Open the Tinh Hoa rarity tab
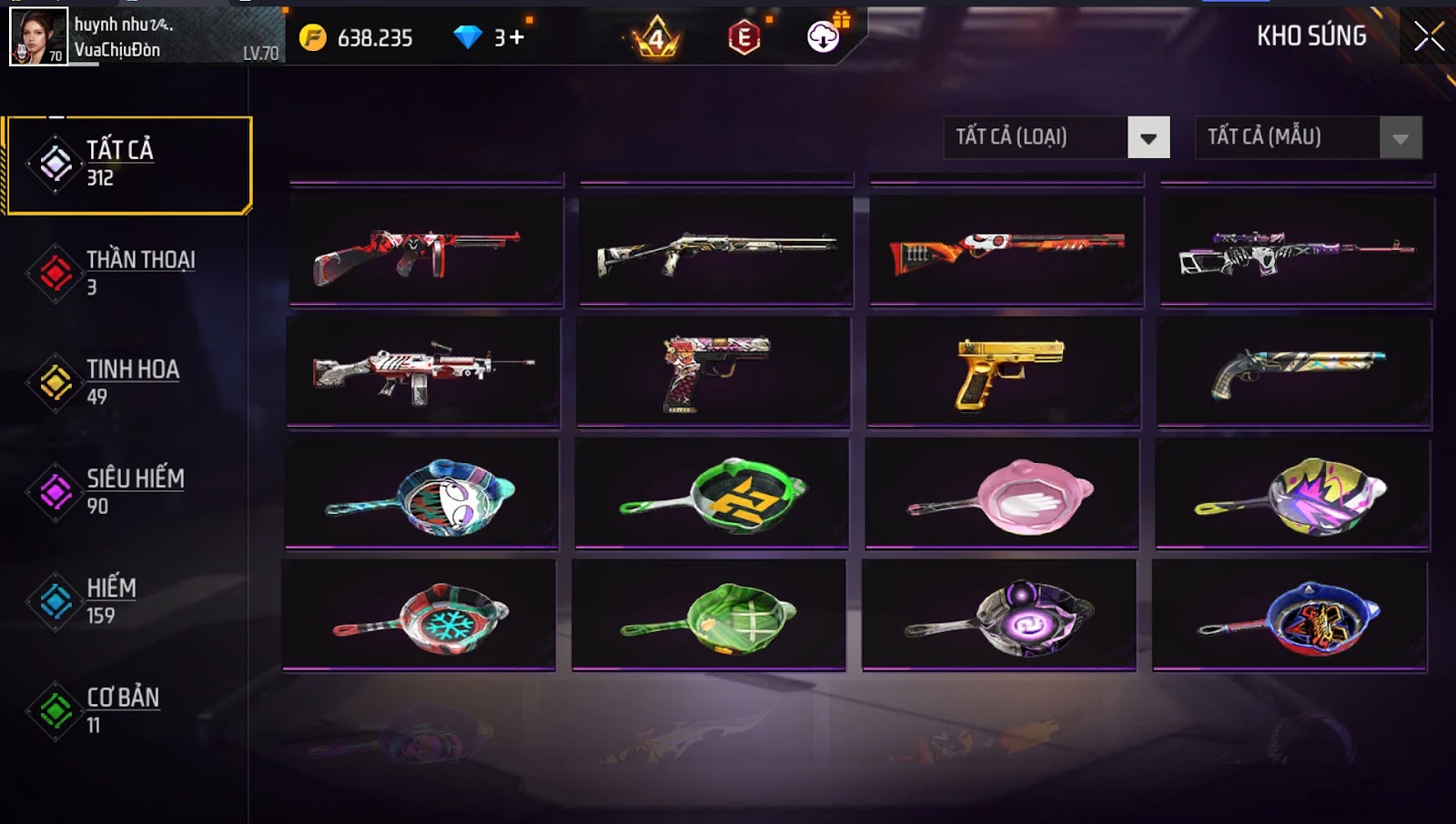1456x824 pixels. pyautogui.click(x=127, y=382)
